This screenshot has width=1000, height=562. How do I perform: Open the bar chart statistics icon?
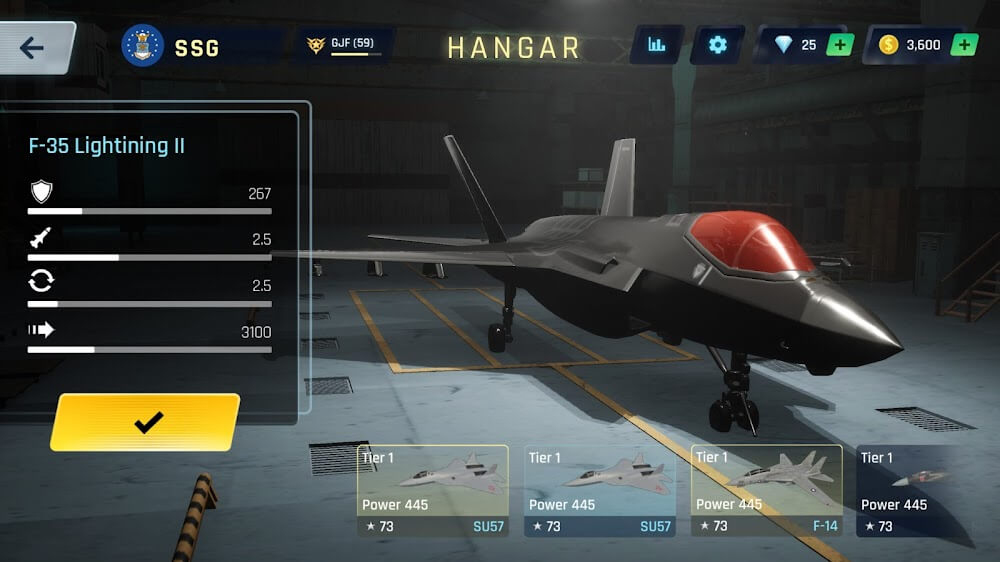(x=657, y=45)
